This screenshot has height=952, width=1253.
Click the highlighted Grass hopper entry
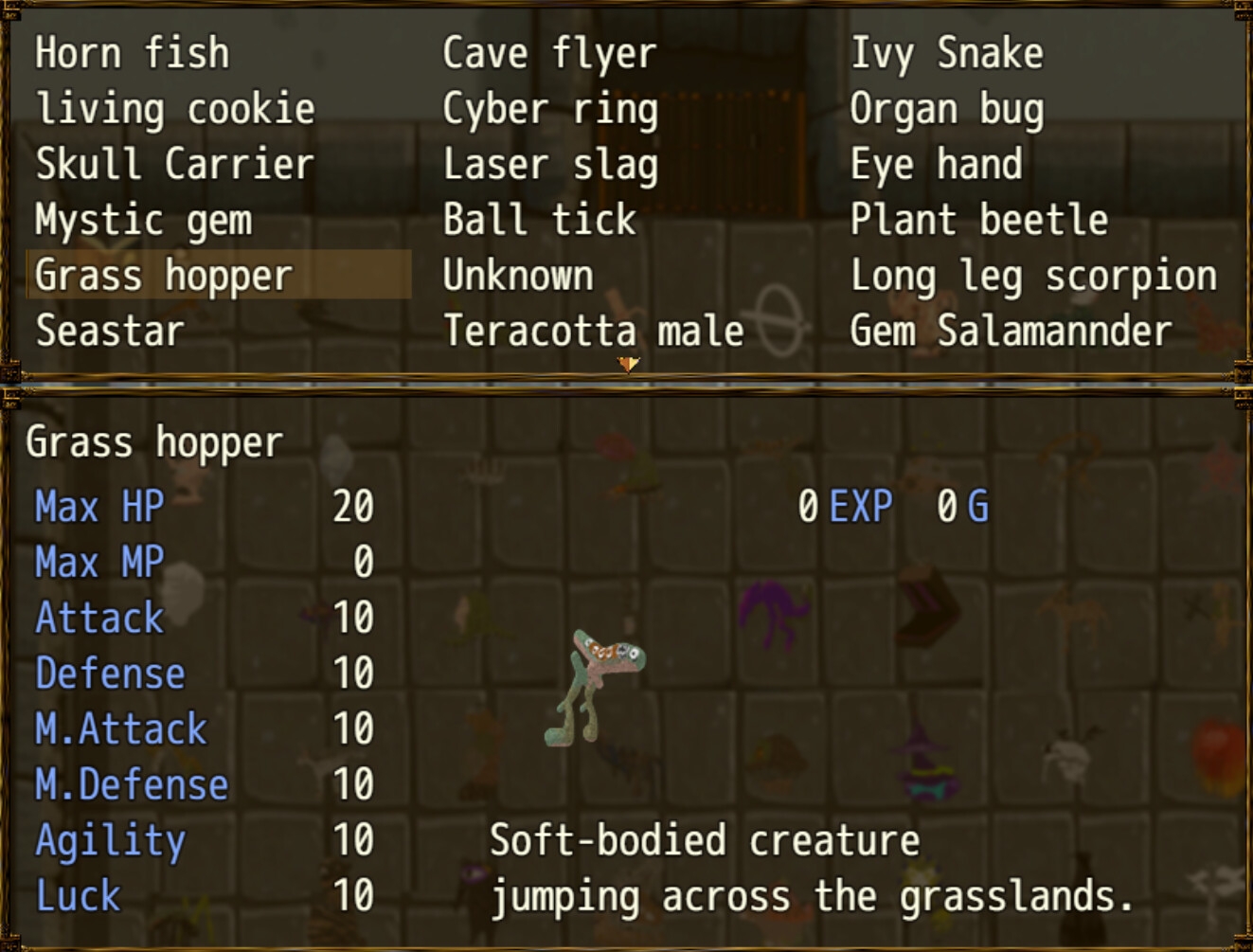click(164, 276)
